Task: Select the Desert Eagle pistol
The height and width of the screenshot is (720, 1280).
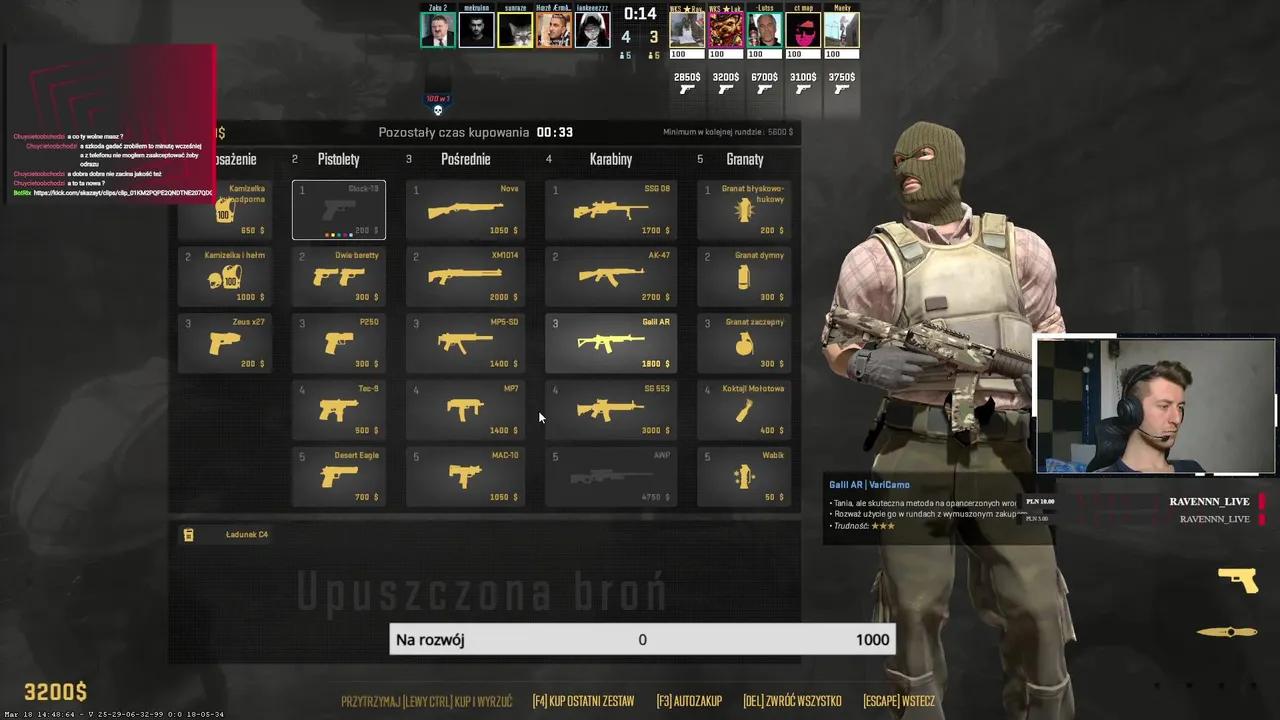Action: point(339,477)
